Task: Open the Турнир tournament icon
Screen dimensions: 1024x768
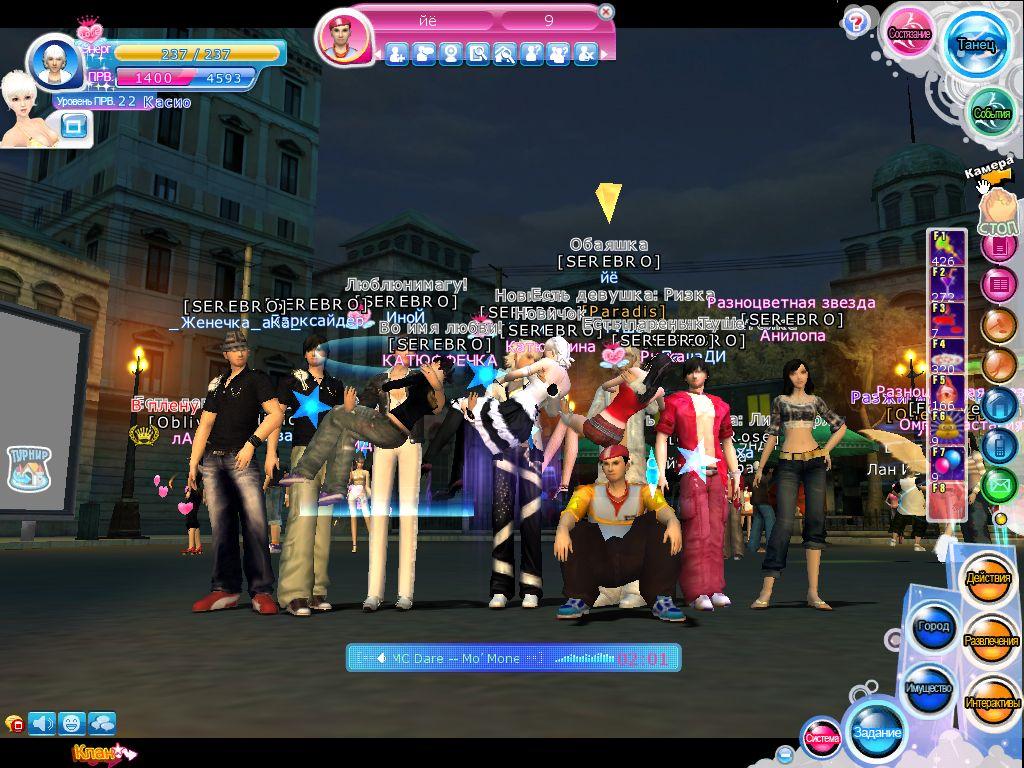Action: (28, 467)
